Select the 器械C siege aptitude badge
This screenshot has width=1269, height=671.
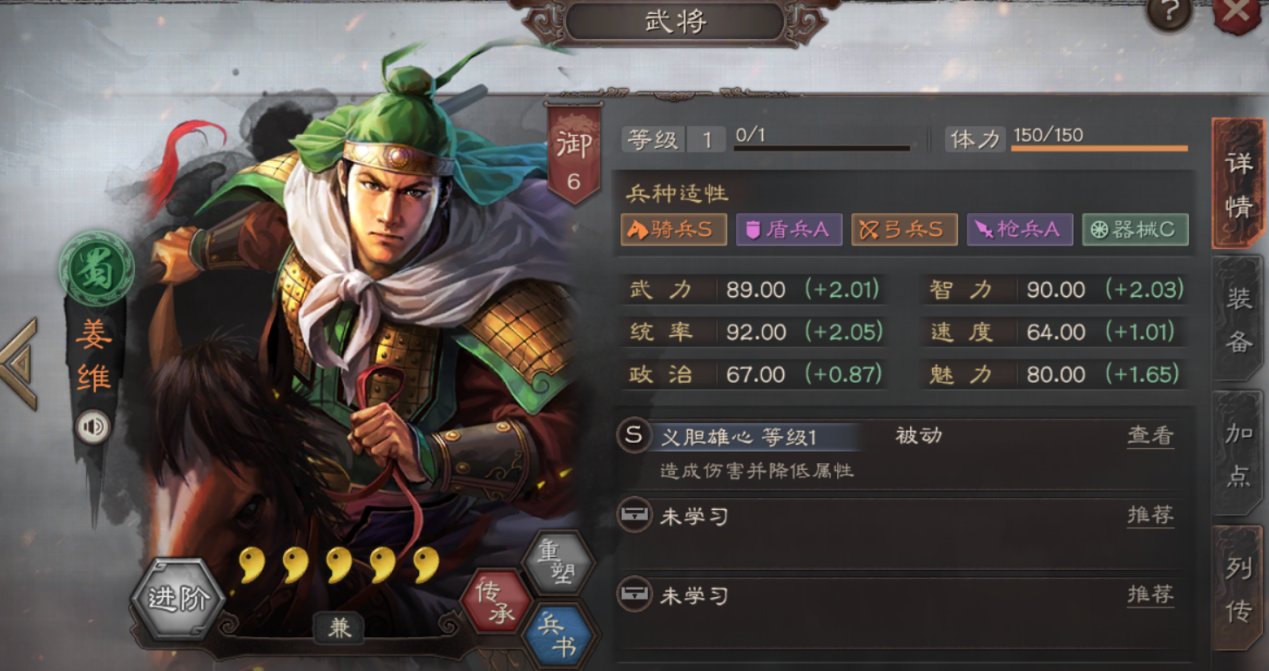pos(1135,229)
